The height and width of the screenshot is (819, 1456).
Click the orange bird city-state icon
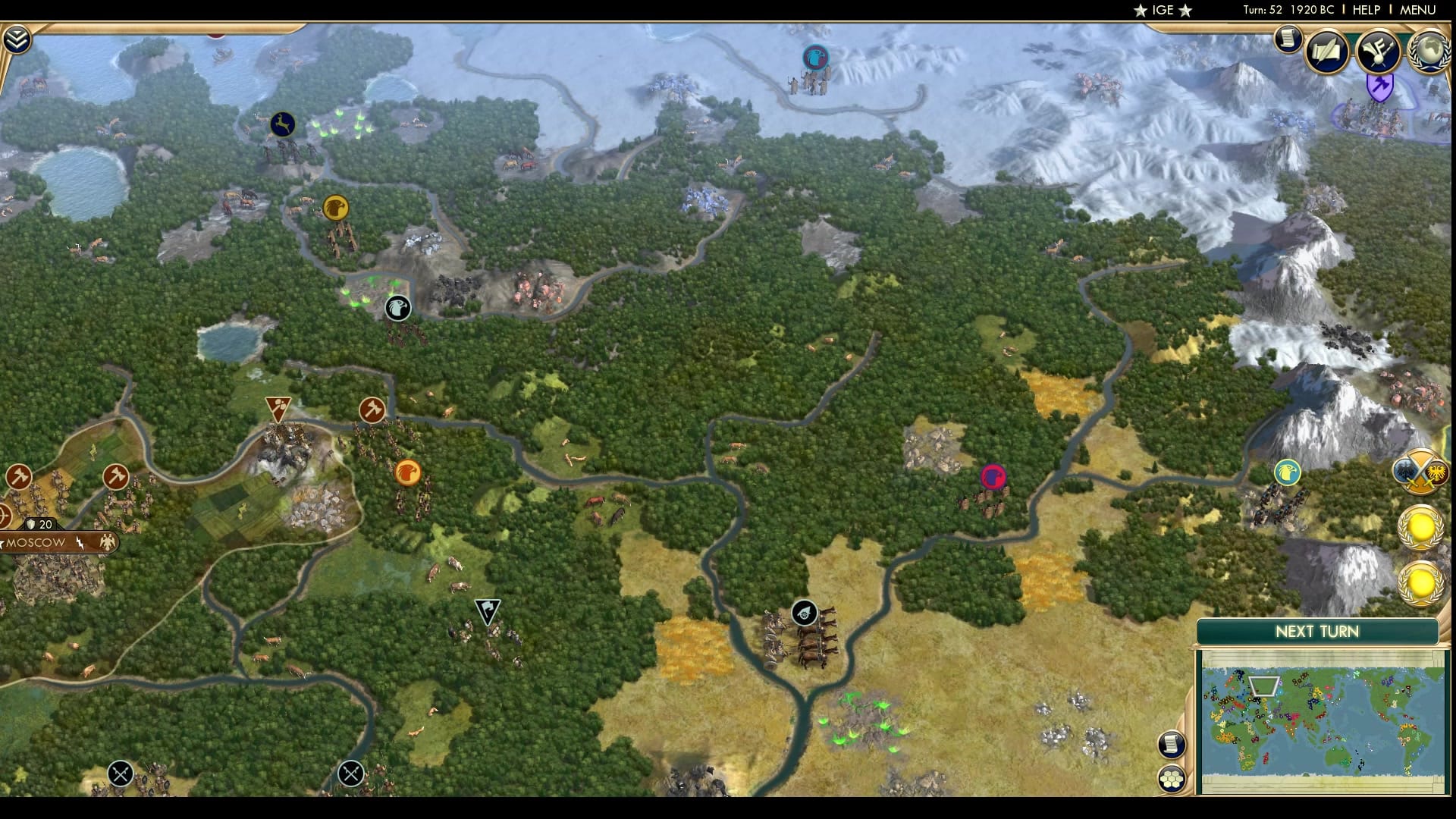click(407, 471)
